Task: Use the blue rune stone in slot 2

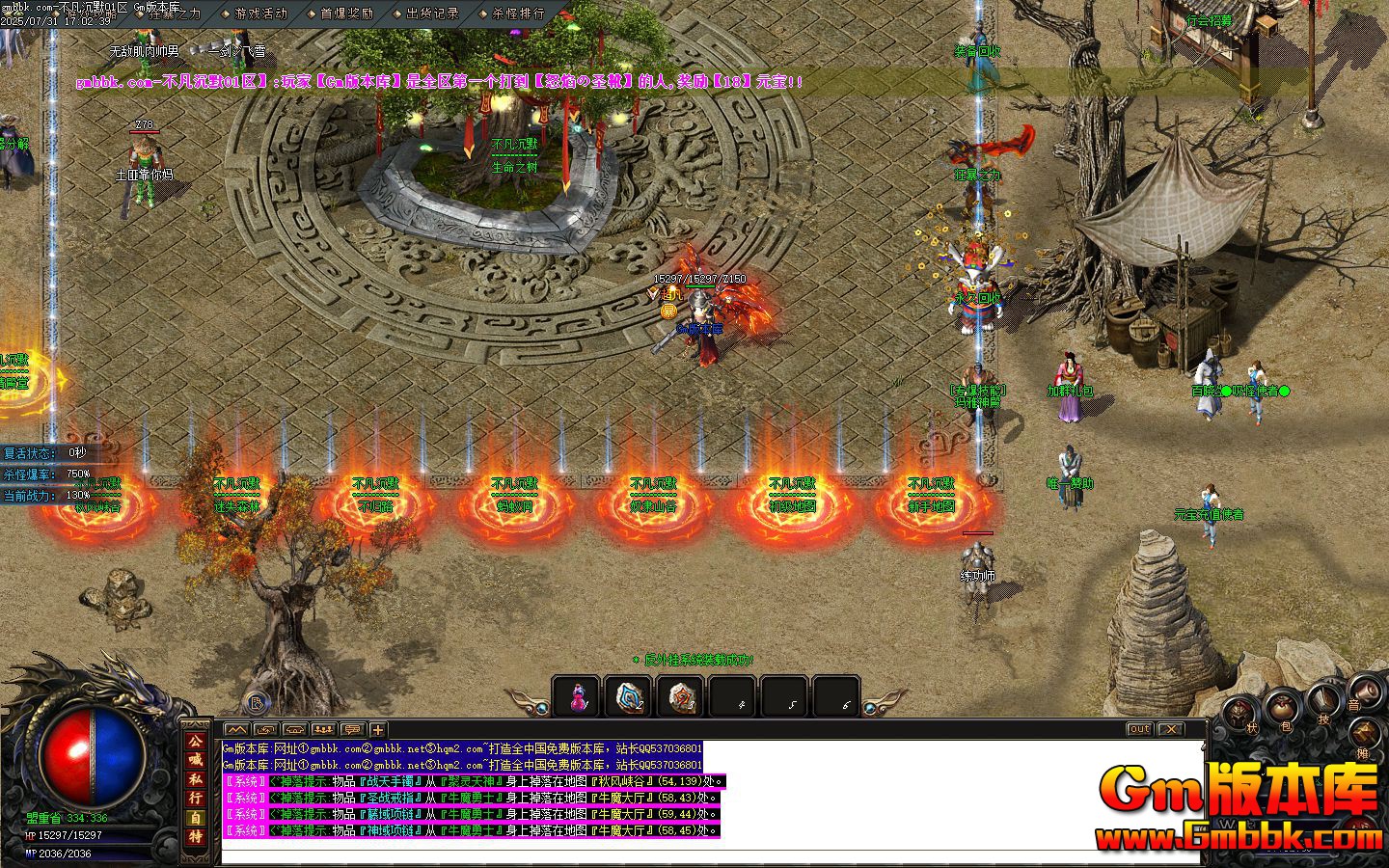Action: click(x=629, y=696)
